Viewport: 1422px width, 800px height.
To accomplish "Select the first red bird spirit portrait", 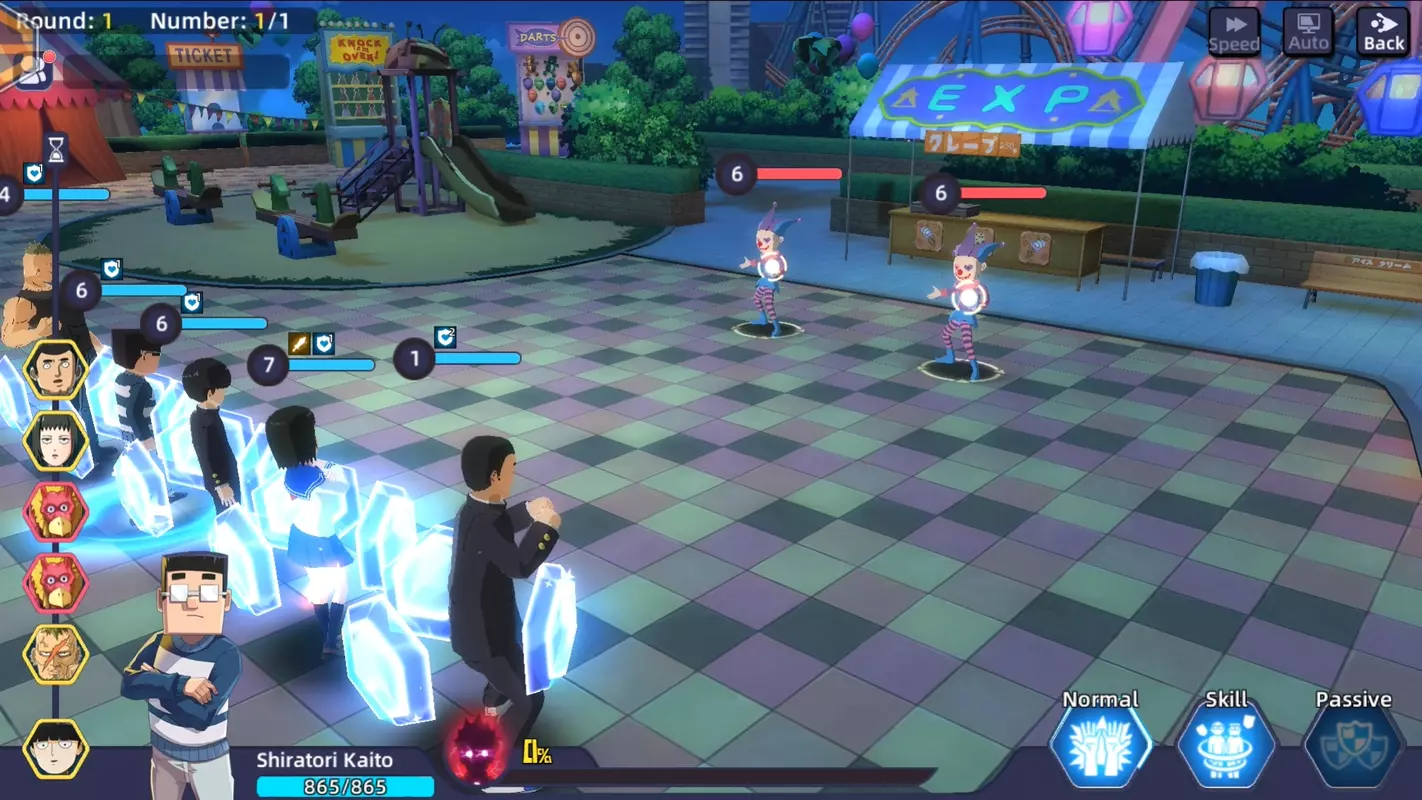I will pyautogui.click(x=57, y=512).
